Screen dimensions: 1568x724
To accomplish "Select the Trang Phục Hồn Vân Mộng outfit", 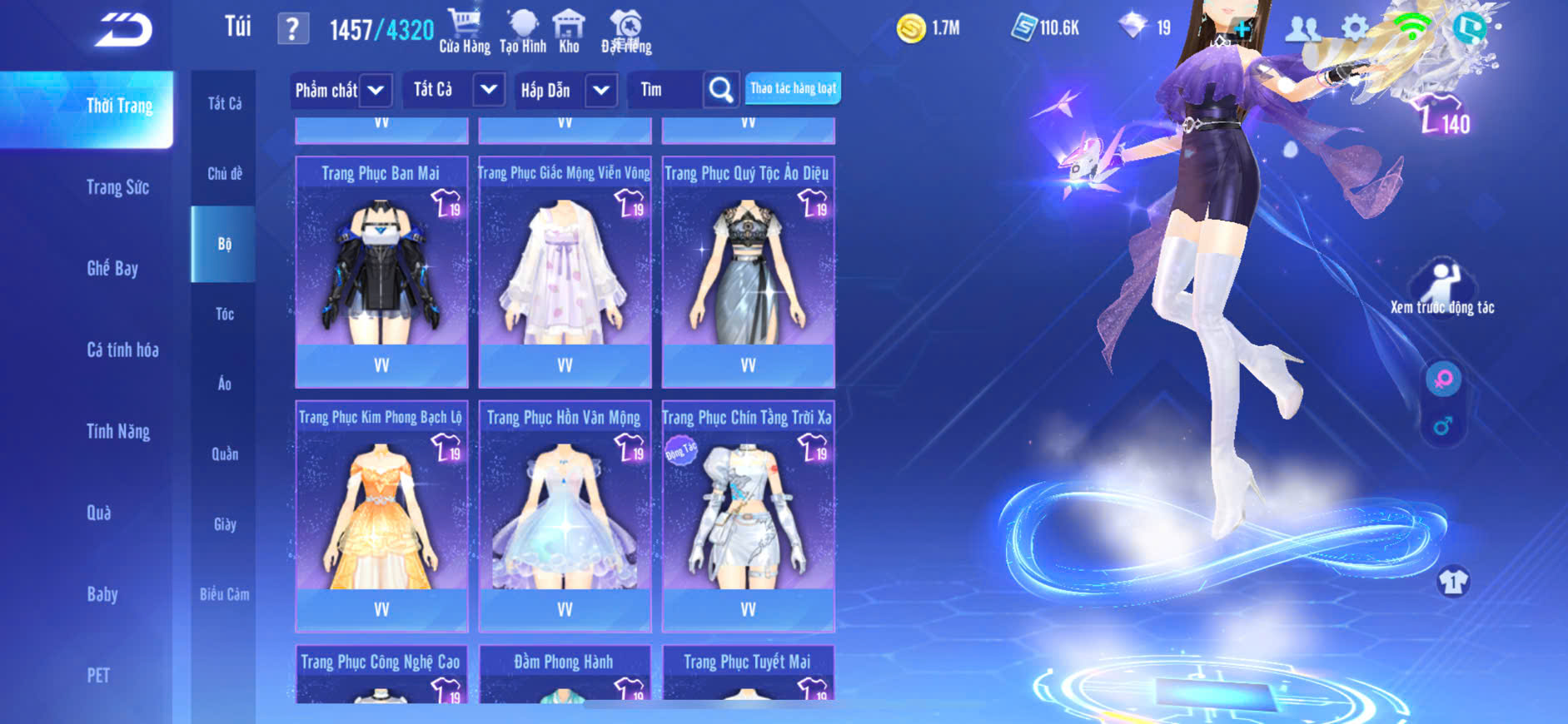I will 565,516.
